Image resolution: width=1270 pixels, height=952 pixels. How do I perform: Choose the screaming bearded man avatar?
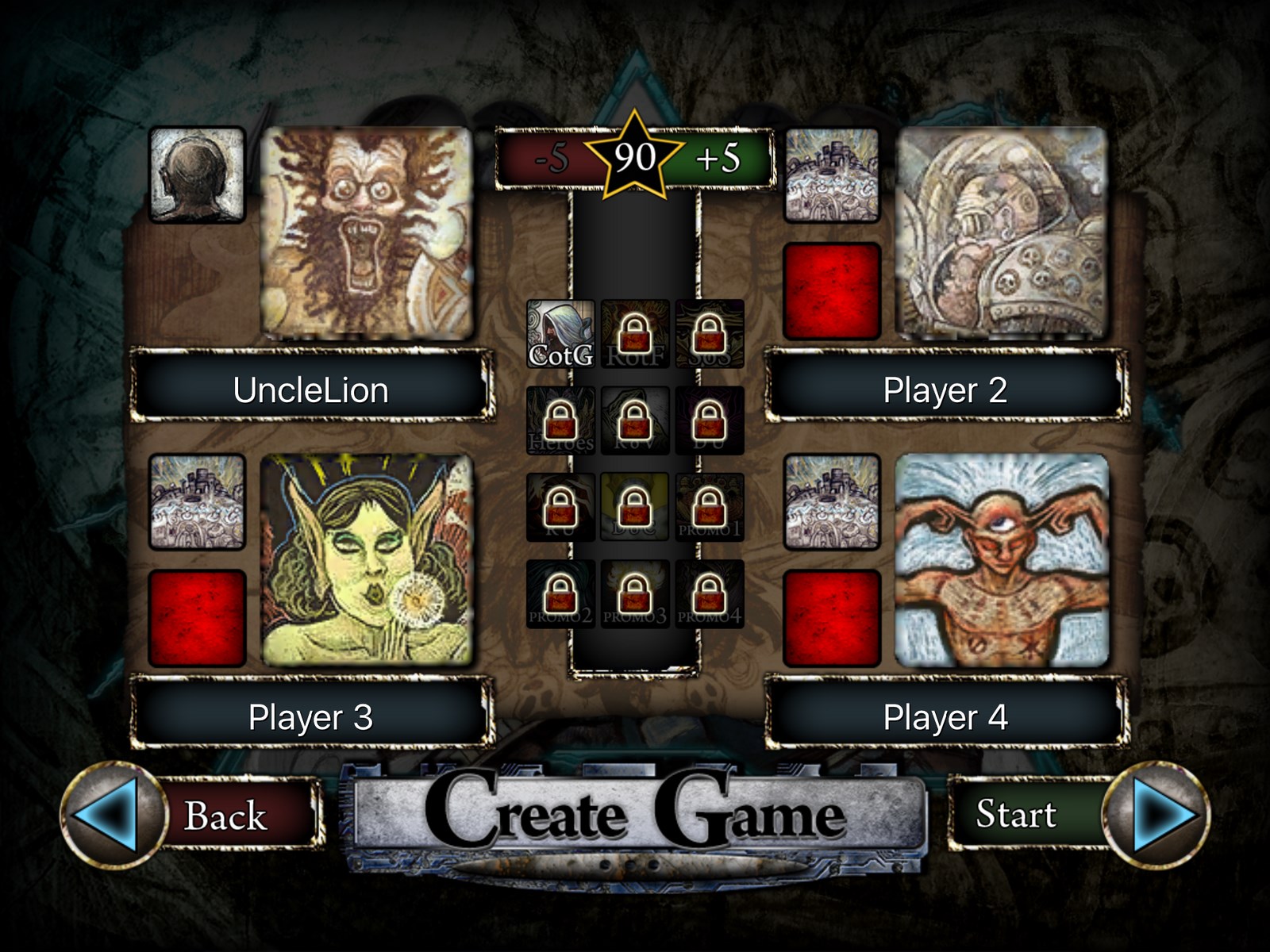coord(367,233)
